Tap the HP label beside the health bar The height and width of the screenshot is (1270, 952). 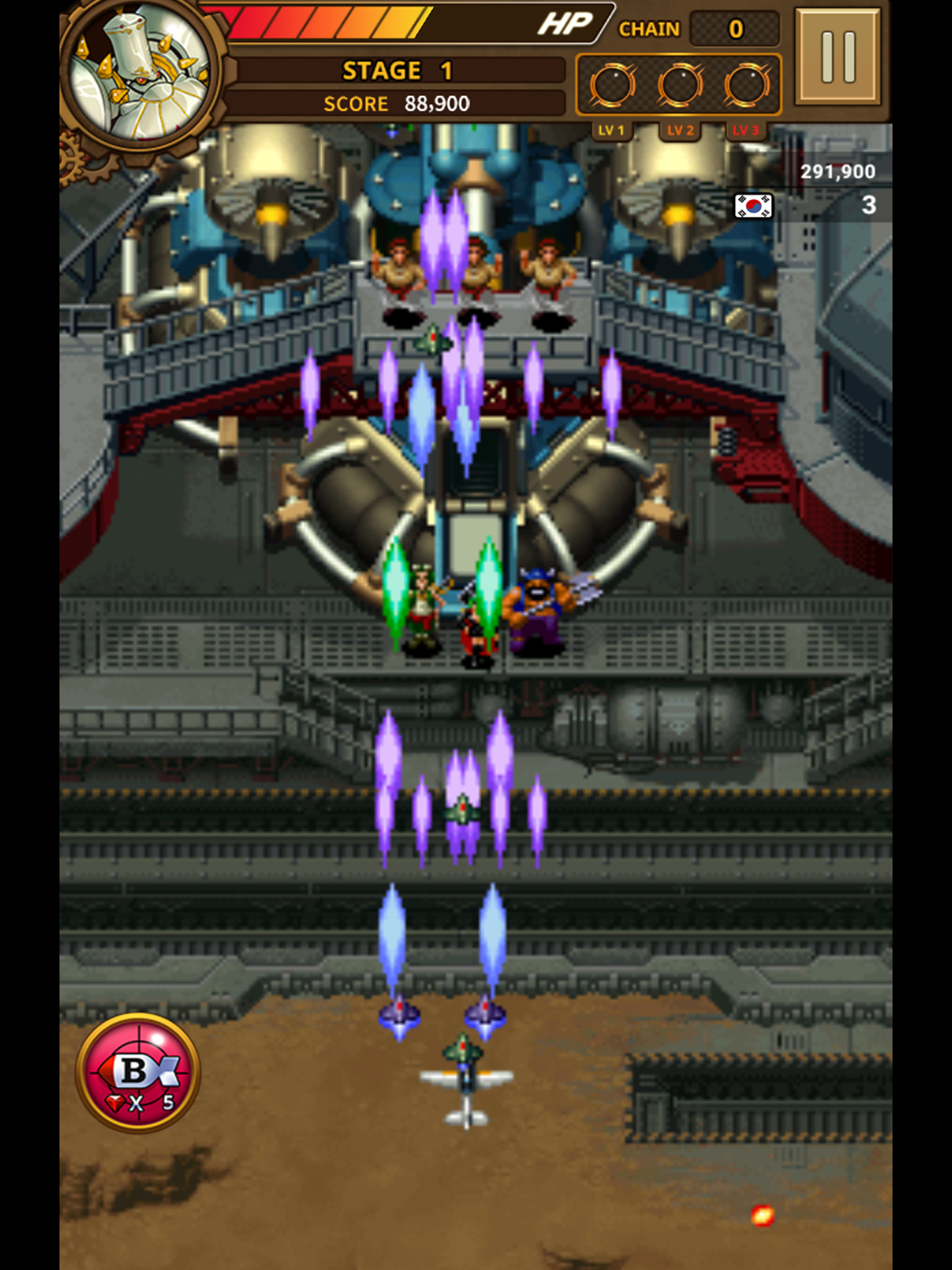564,24
